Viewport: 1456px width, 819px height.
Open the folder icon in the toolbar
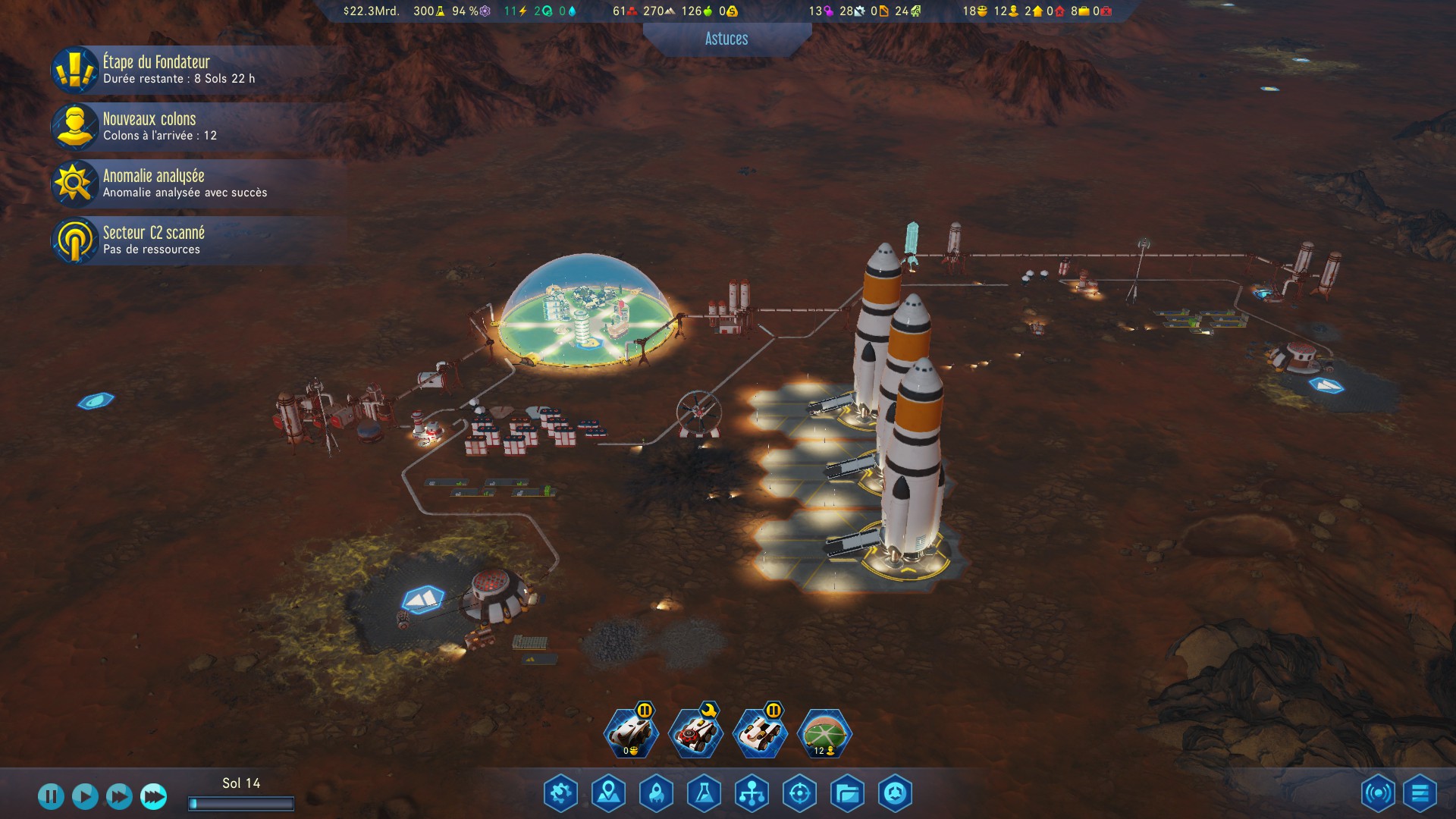847,794
